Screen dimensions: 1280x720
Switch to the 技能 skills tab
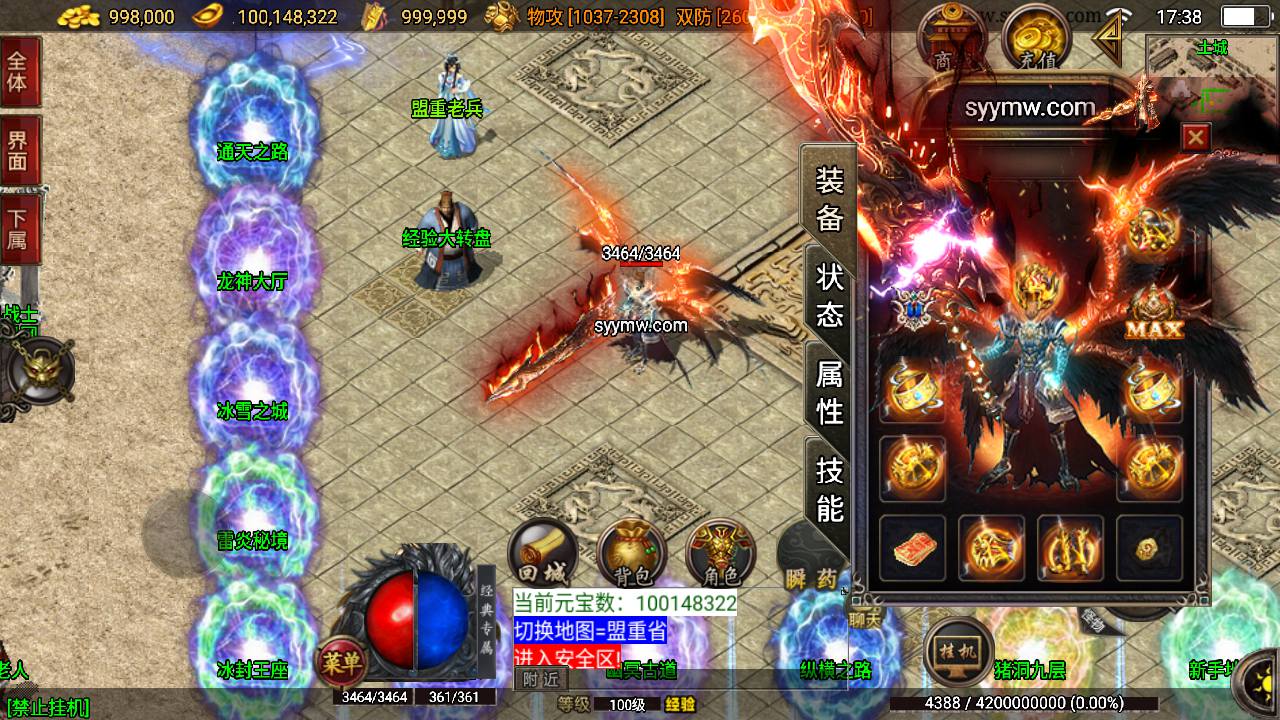pyautogui.click(x=830, y=489)
